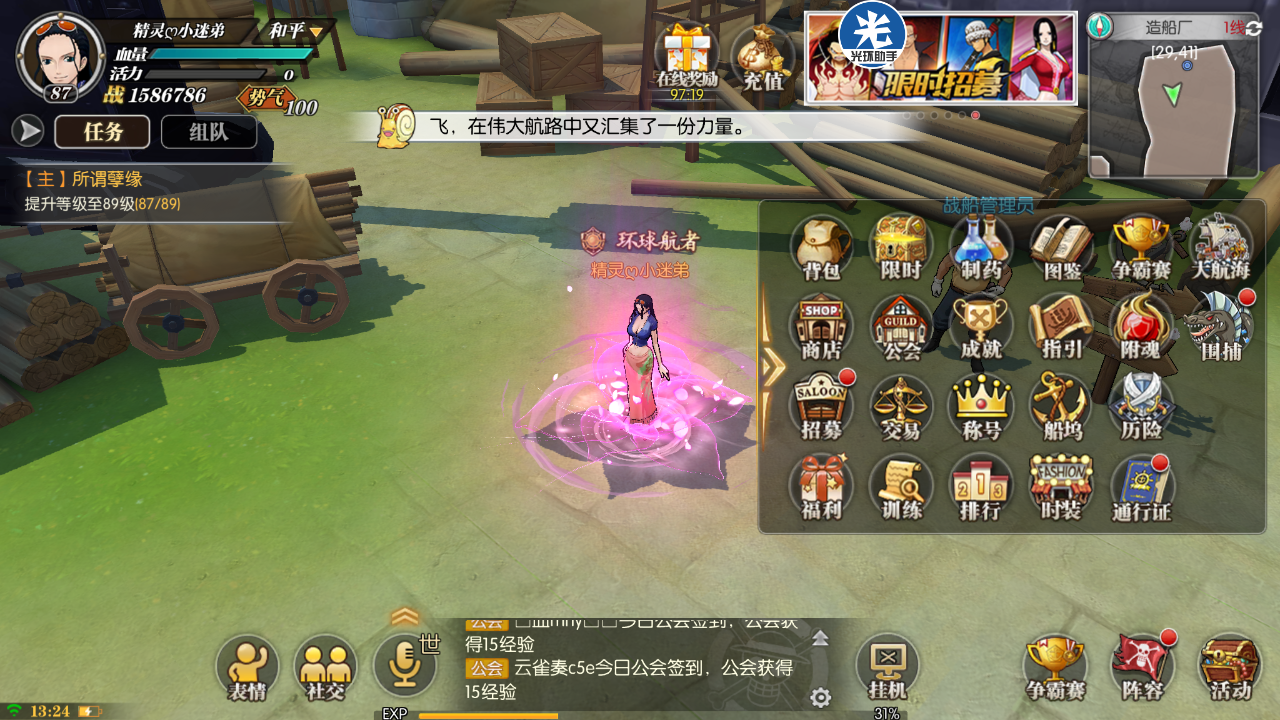The image size is (1280, 720).
Task: Open the 成就 achievements icon
Action: coord(981,325)
